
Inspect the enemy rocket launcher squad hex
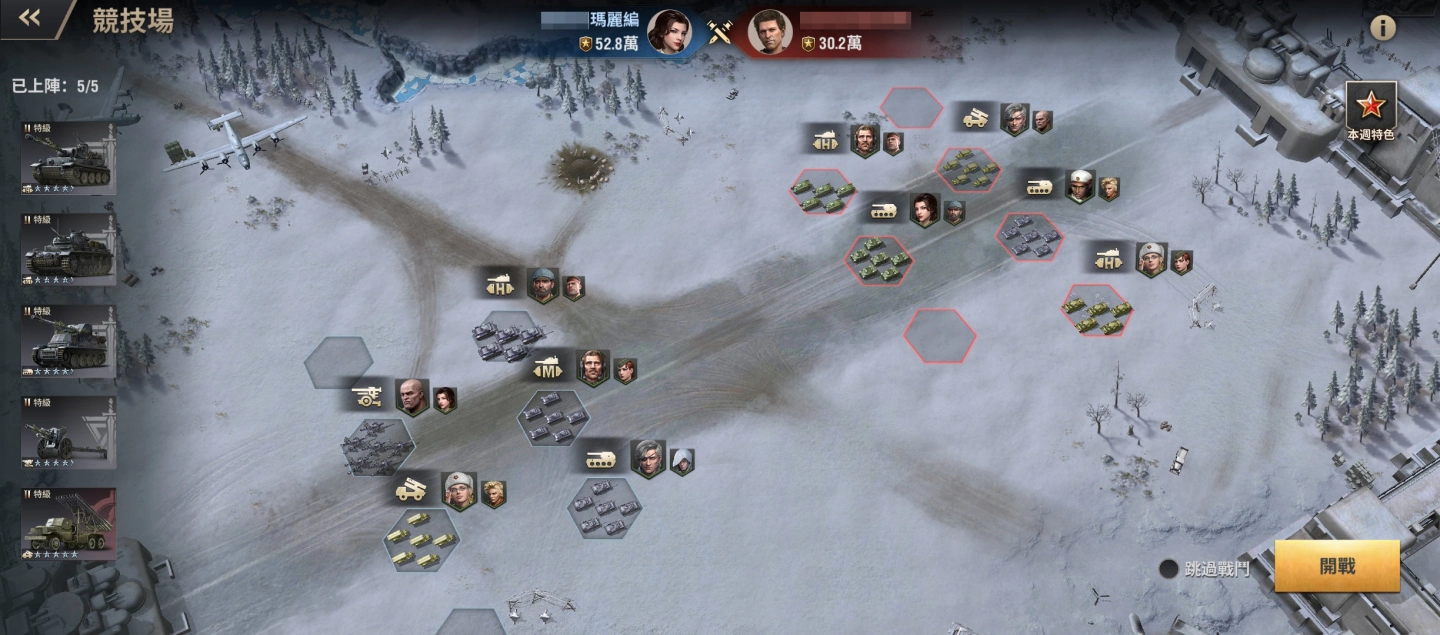click(x=967, y=170)
